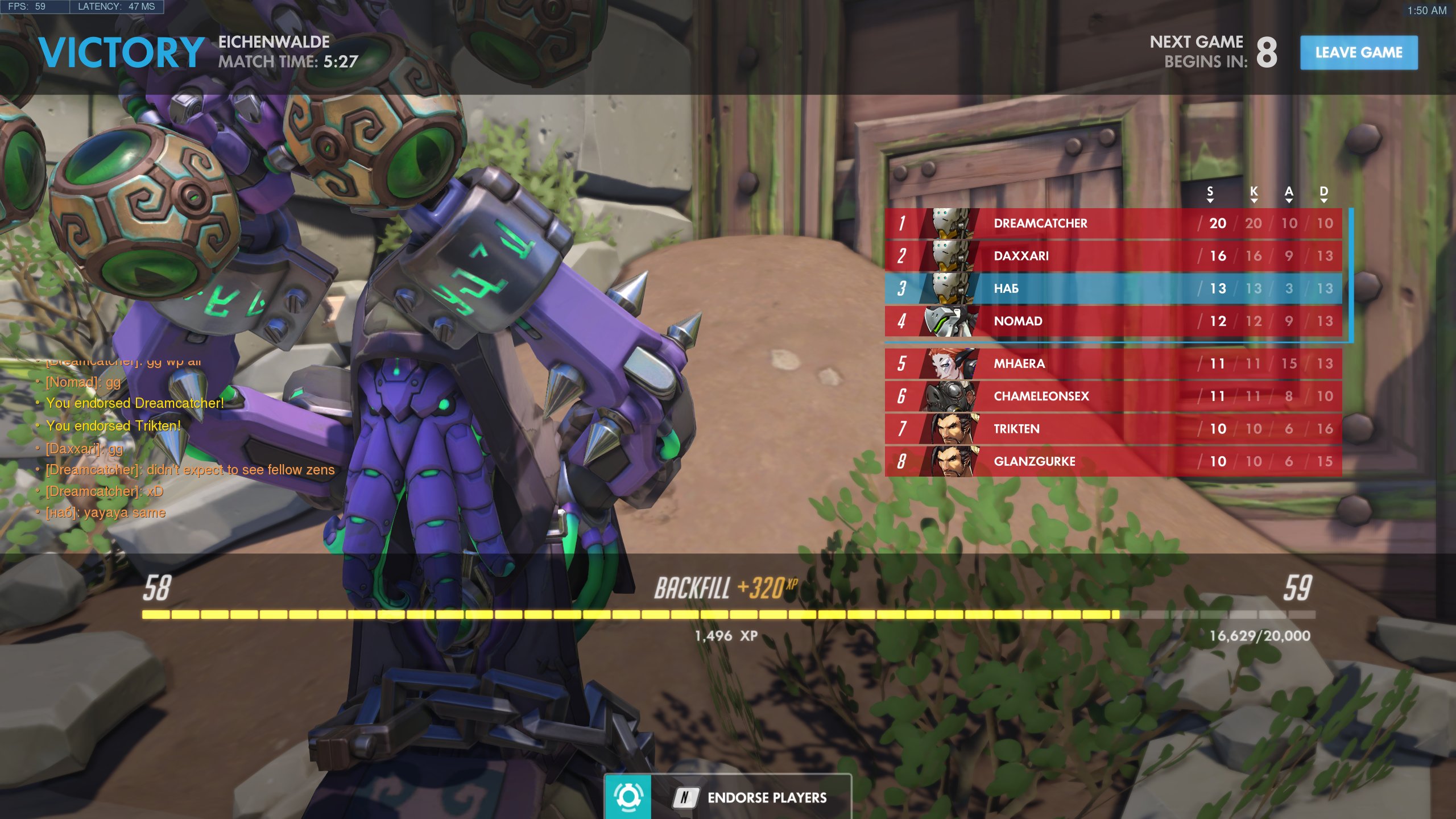Viewport: 1456px width, 819px height.
Task: Sort scoreboard by the A column
Action: (1289, 193)
